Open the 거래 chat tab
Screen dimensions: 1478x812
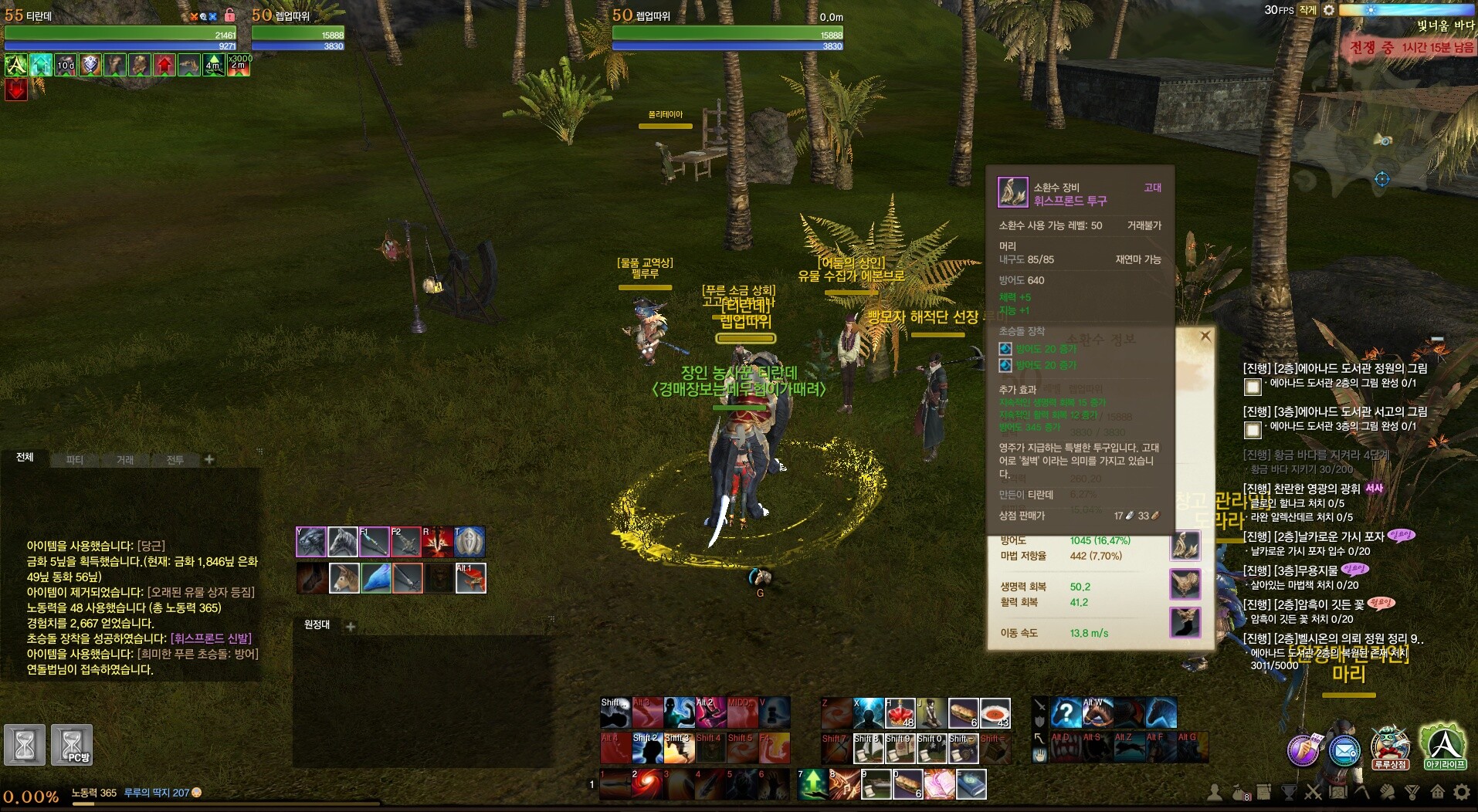tap(125, 460)
